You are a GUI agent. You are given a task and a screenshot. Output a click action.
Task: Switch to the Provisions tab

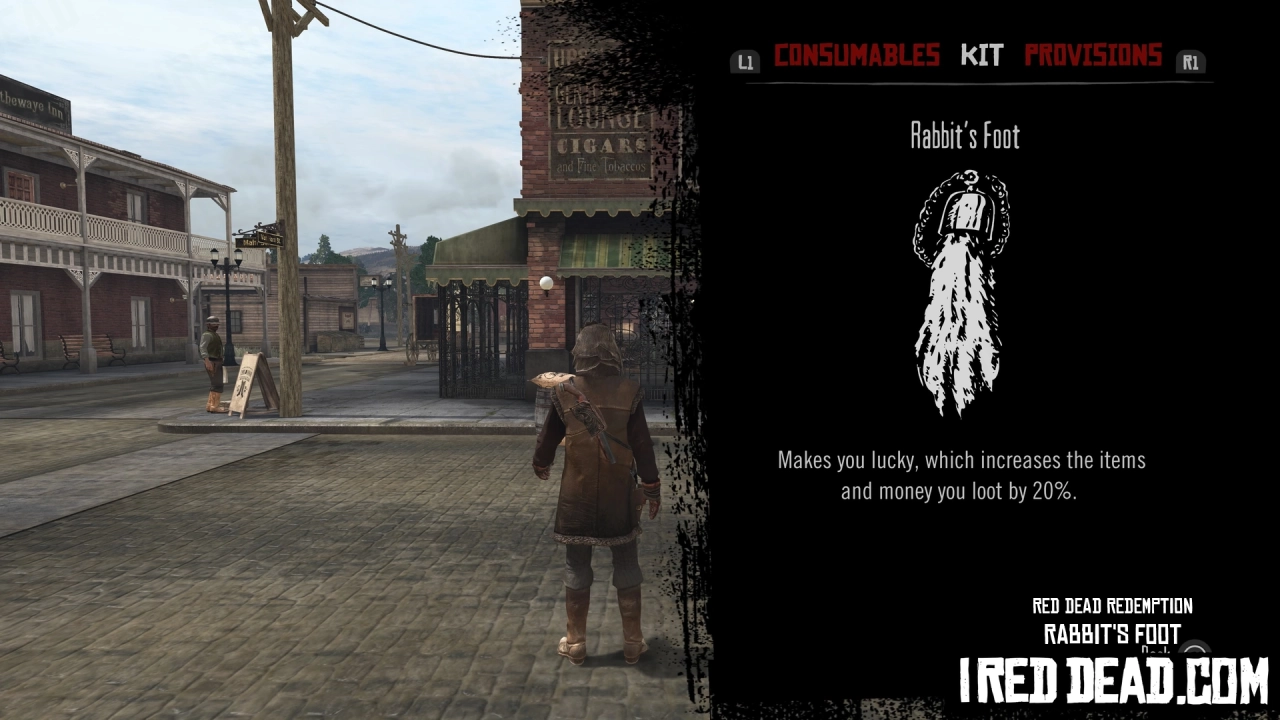click(1092, 55)
